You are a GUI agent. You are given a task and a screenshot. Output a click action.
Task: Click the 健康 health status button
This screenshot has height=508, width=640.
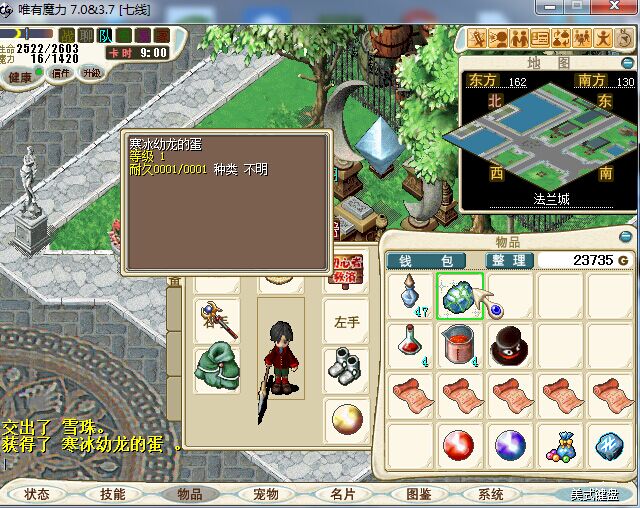pos(20,77)
